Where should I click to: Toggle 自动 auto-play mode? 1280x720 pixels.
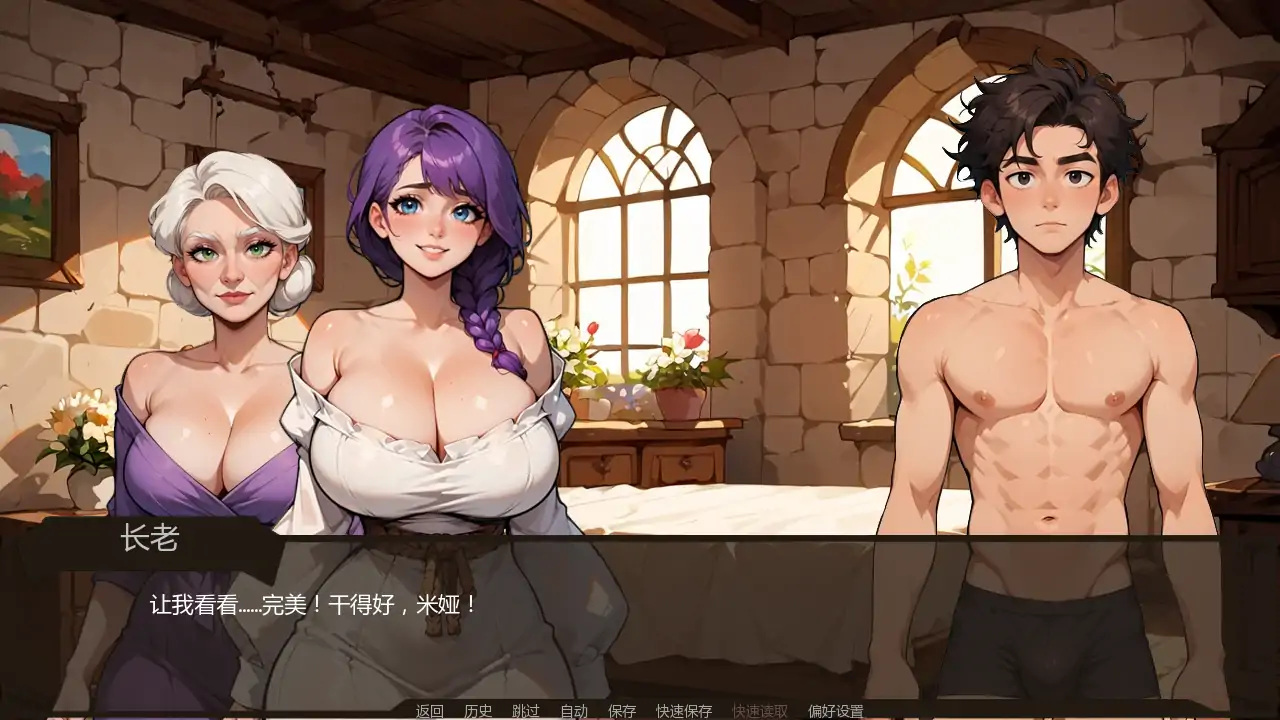[572, 712]
